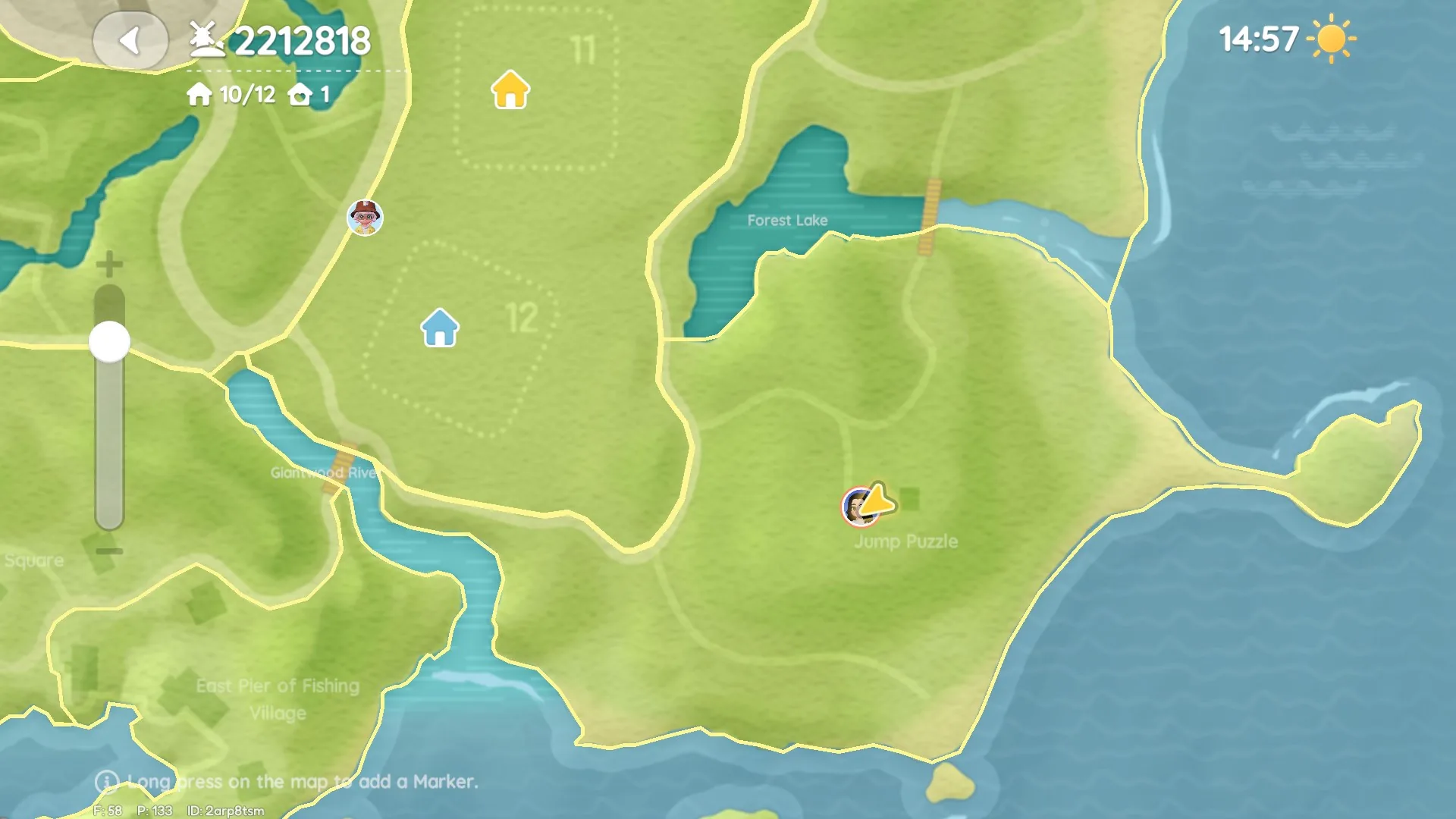
Task: Click the windmill currency icon
Action: (x=206, y=39)
